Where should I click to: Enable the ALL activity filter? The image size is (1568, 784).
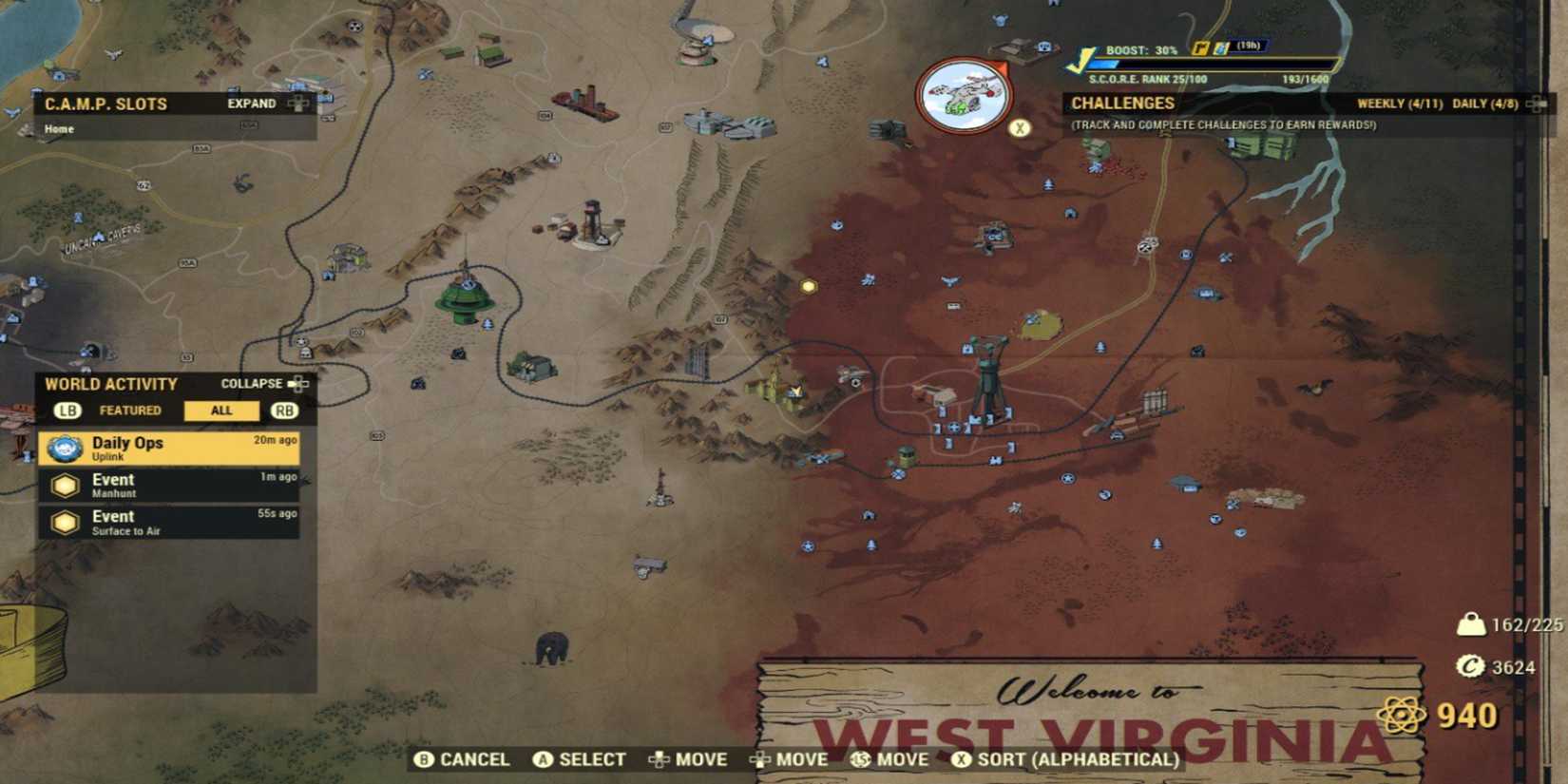(221, 411)
